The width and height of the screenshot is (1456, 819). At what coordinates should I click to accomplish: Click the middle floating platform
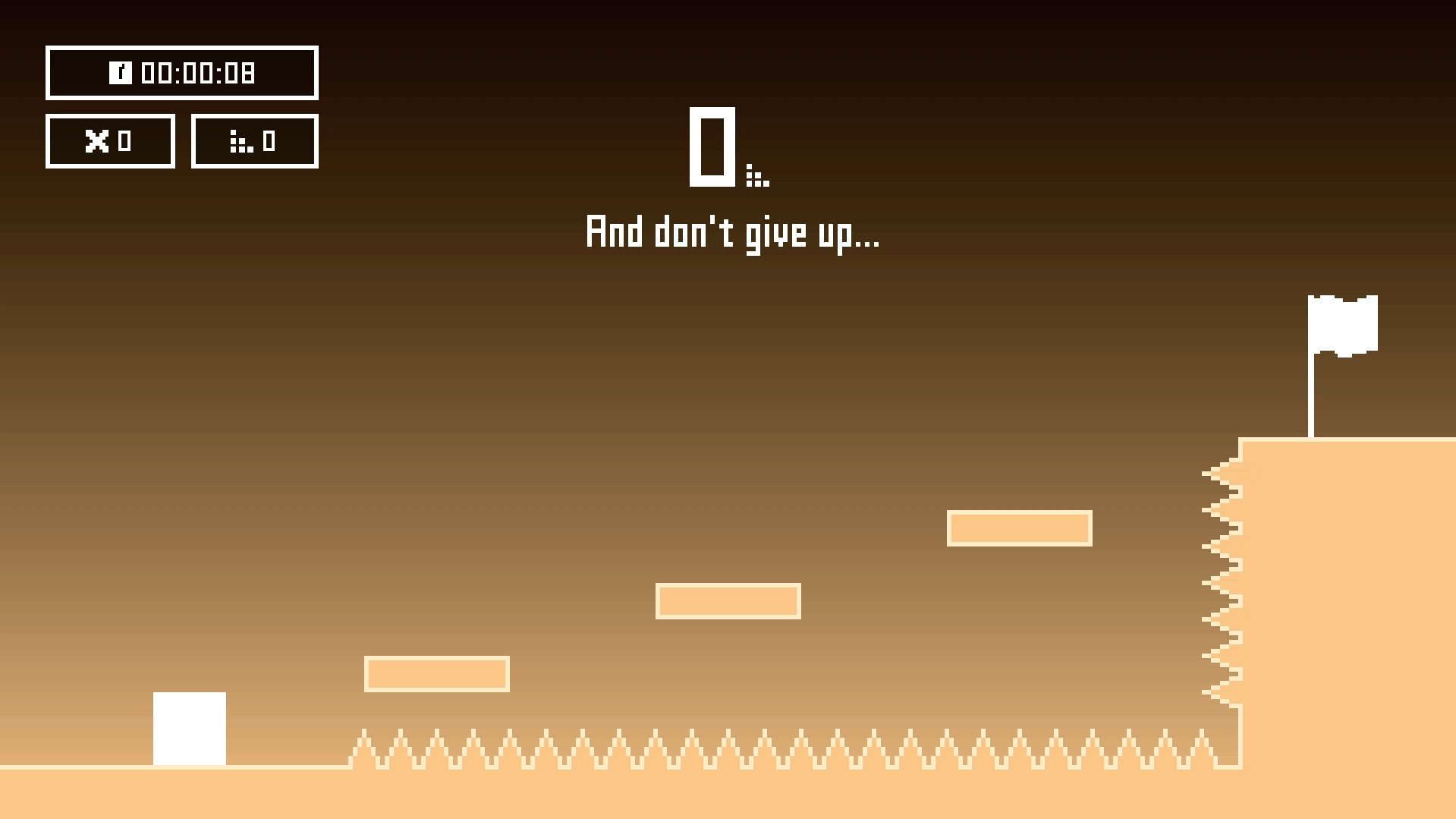[x=728, y=601]
